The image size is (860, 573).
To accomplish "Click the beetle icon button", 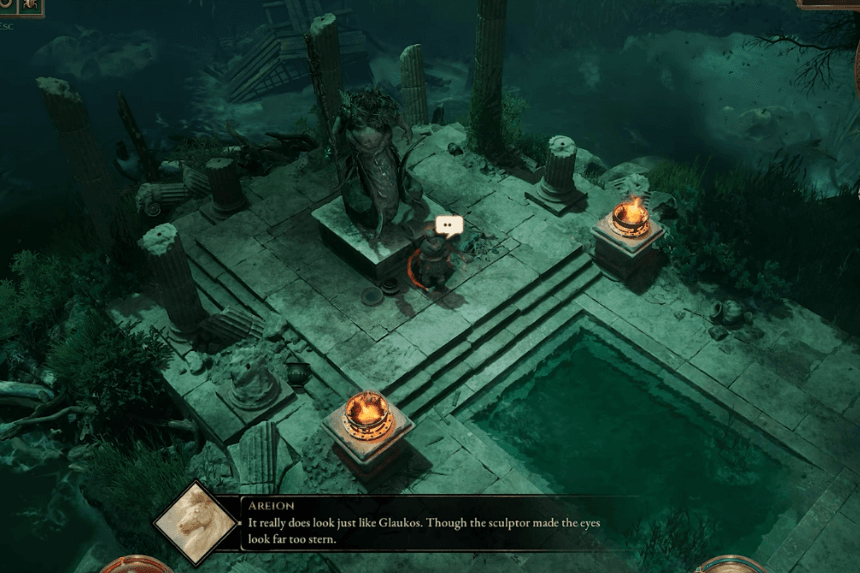I will point(28,6).
